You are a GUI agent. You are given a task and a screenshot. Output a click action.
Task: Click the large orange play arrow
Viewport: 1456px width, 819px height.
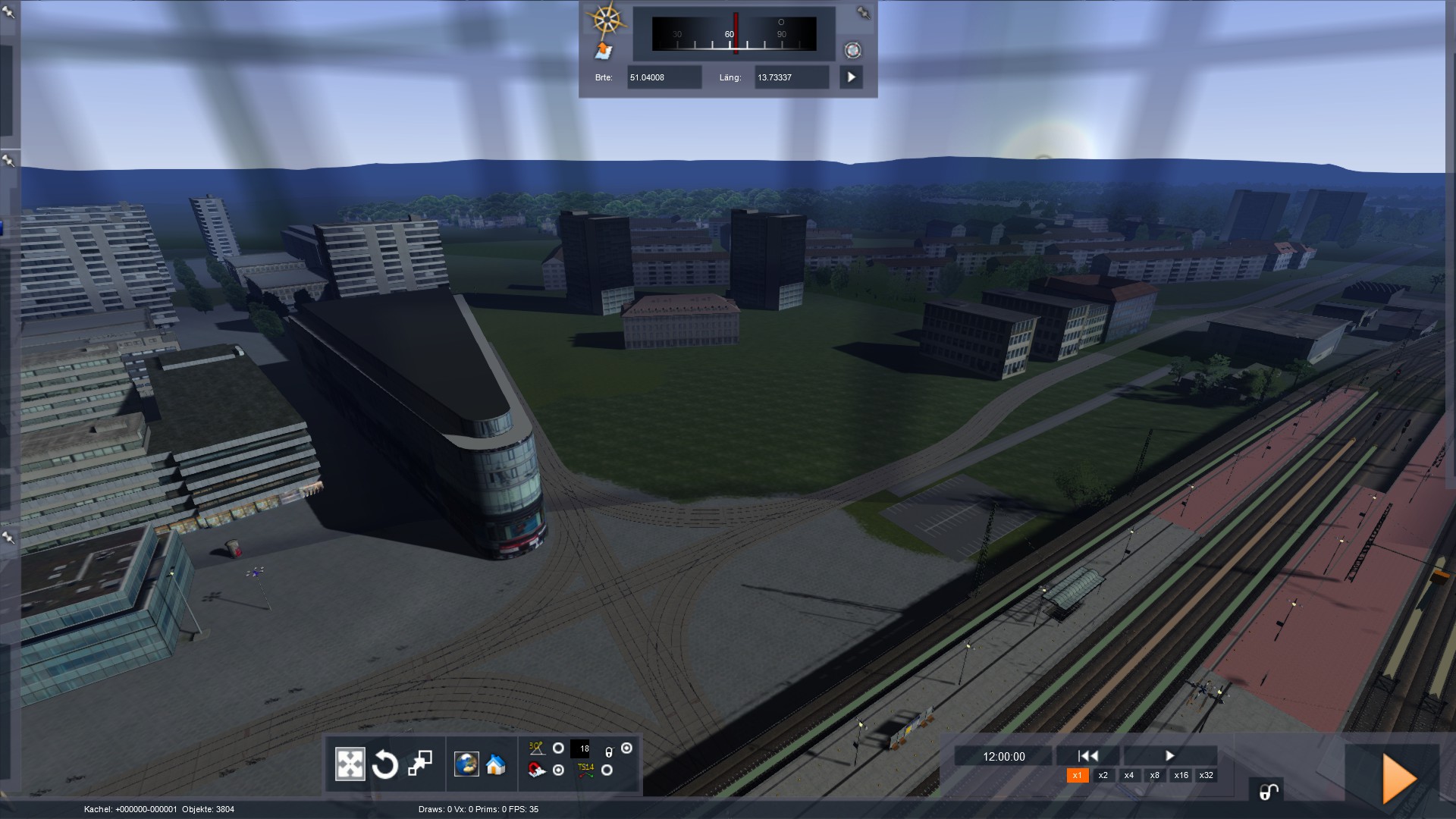pos(1398,779)
